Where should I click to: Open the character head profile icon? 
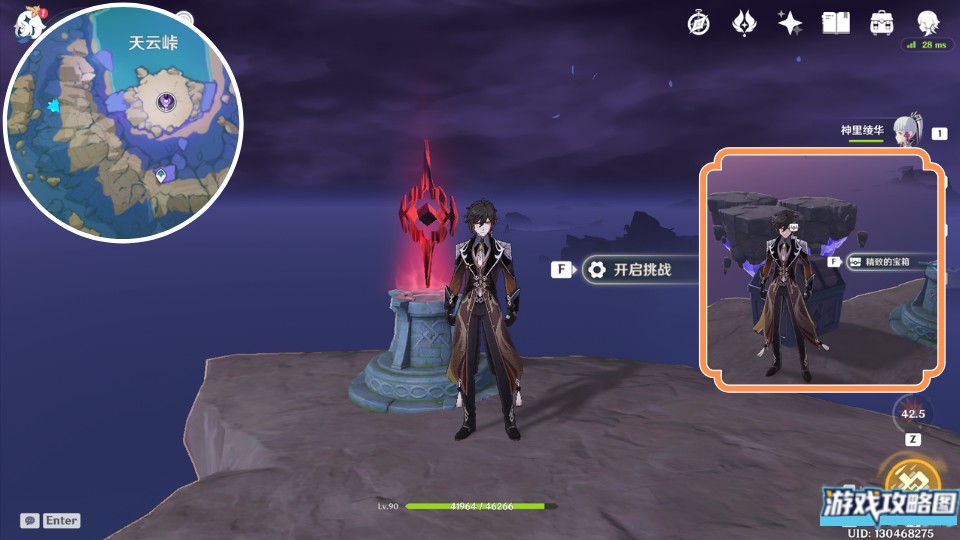(x=927, y=24)
